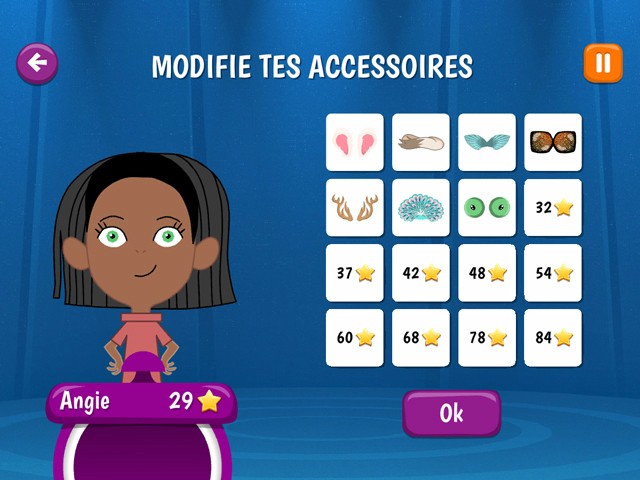The image size is (640, 480).
Task: Click the locked 60-star tile
Action: pos(355,338)
